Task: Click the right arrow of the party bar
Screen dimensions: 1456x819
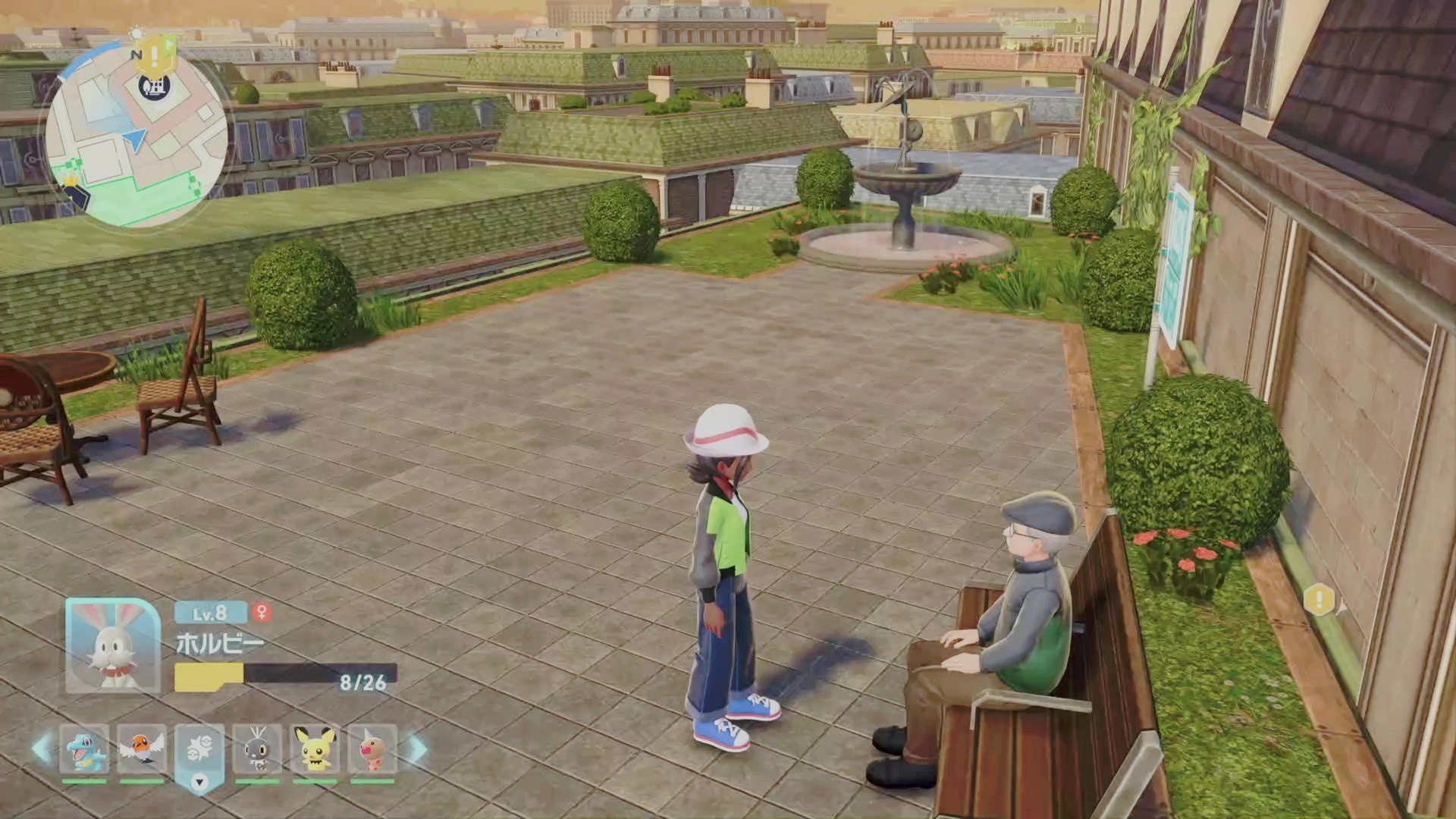Action: 416,749
